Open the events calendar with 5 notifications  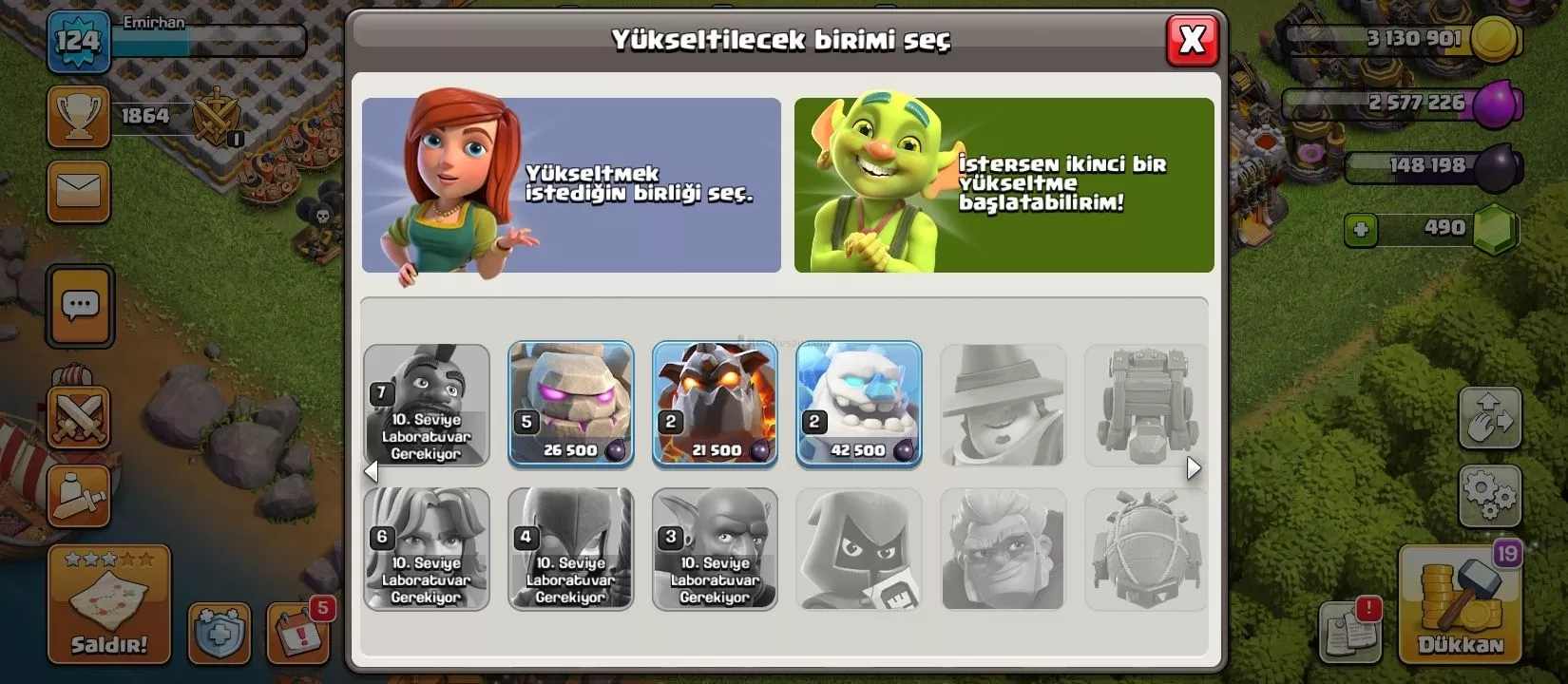point(297,631)
